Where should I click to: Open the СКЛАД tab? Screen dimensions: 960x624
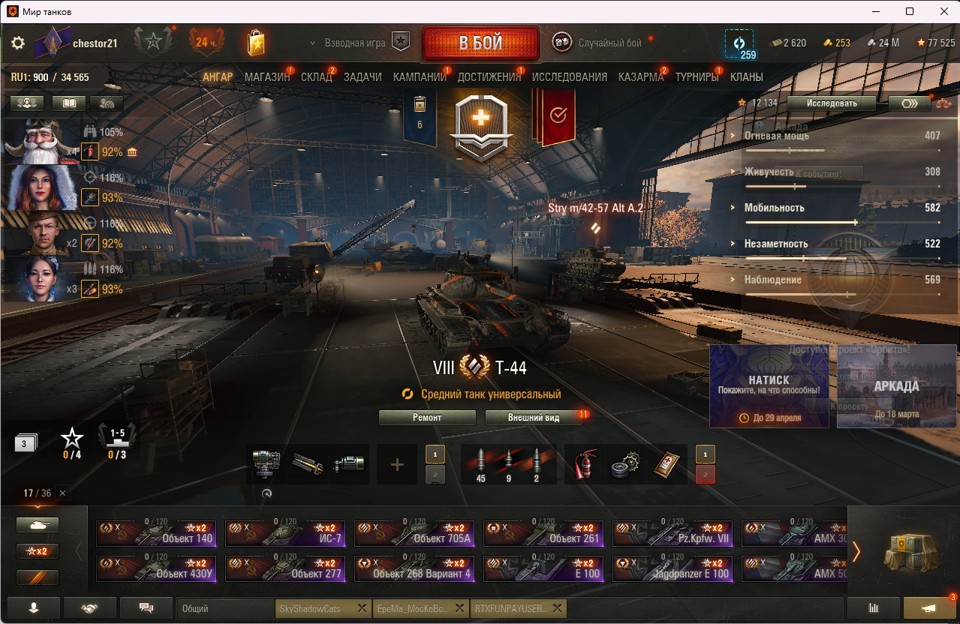point(316,77)
